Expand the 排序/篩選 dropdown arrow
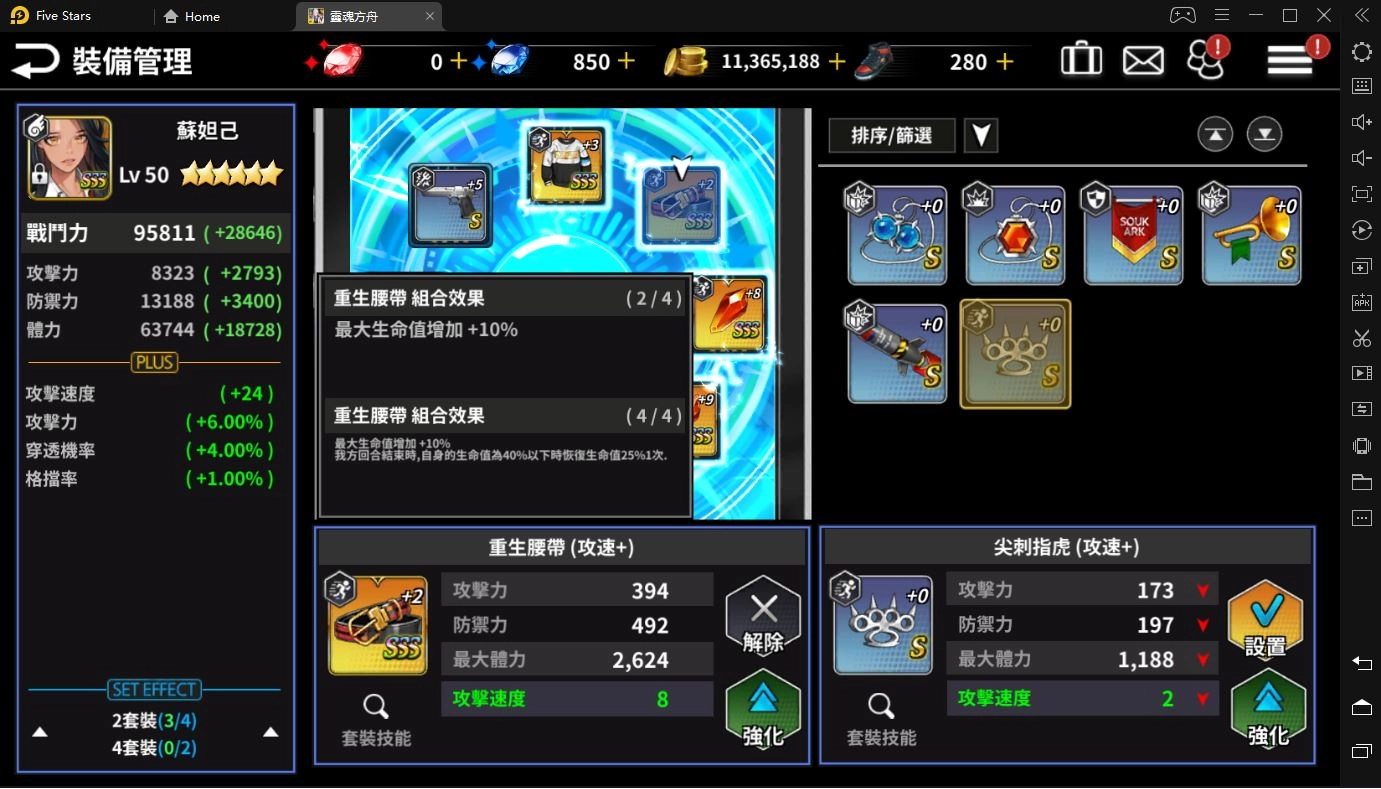This screenshot has height=789, width=1381. [x=981, y=135]
